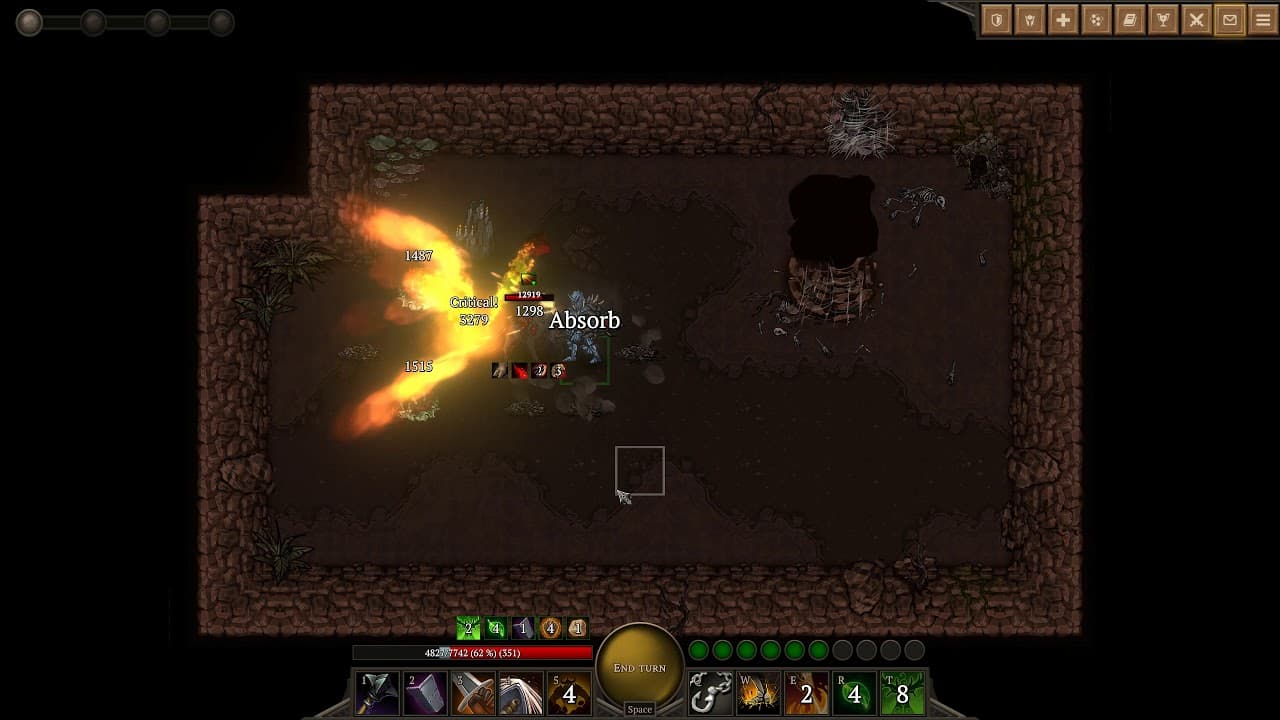Viewport: 1280px width, 720px height.
Task: Select the first progression node top-left
Action: coord(29,22)
